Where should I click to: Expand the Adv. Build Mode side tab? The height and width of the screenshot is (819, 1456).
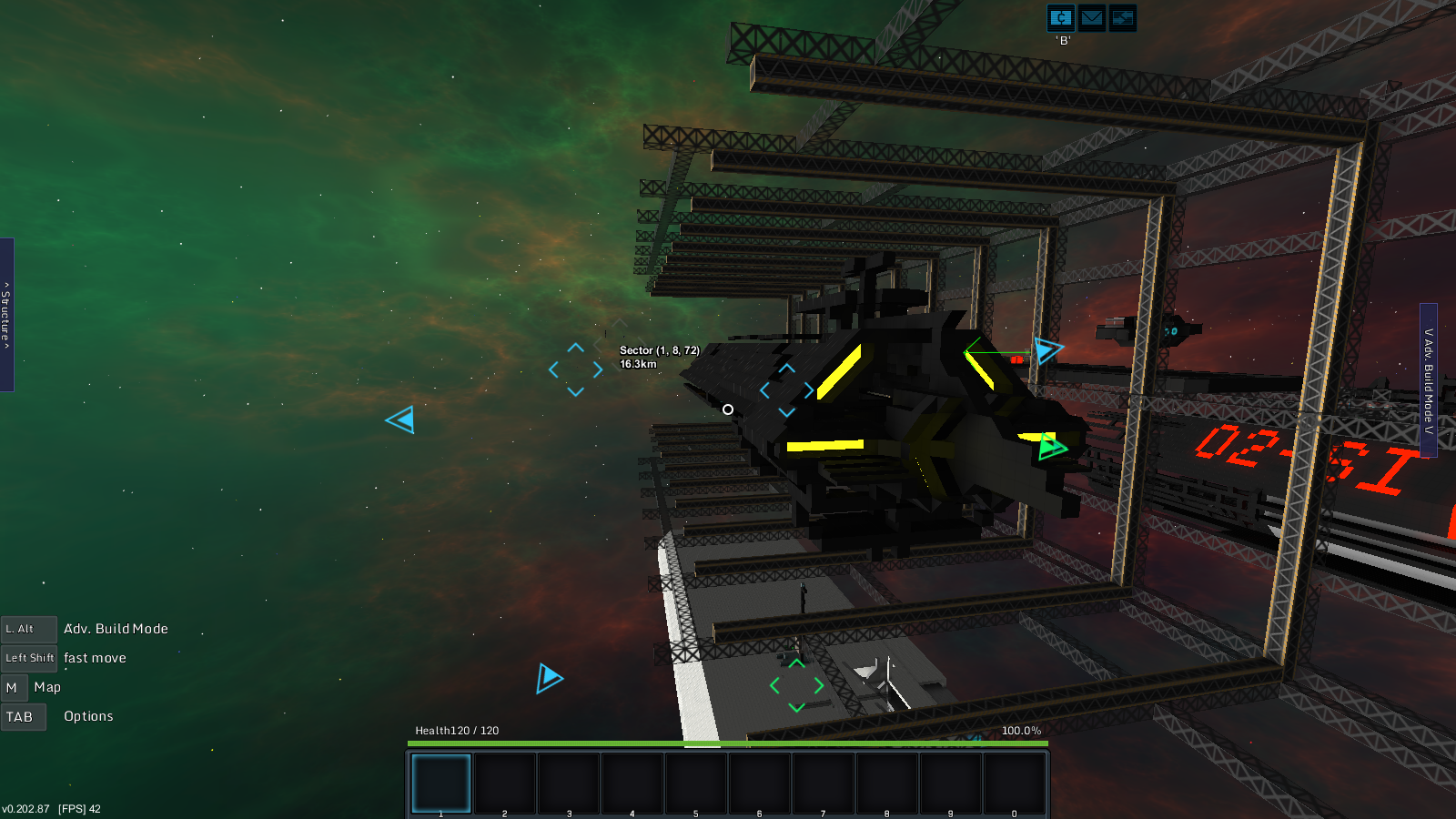pos(1429,380)
